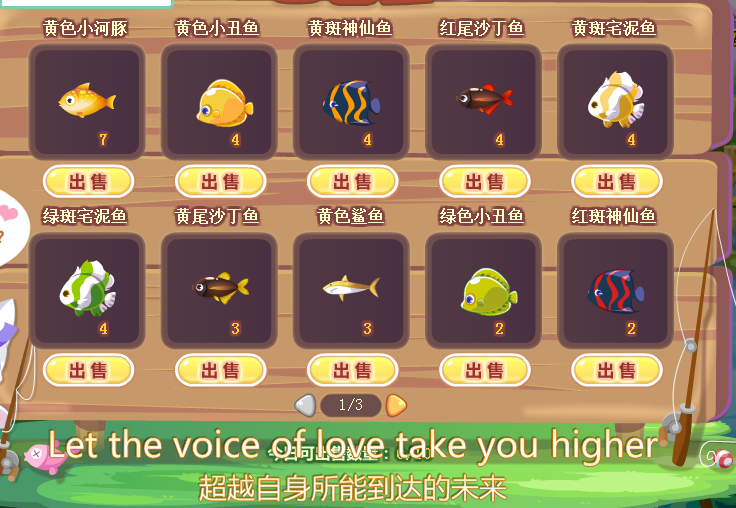
Task: Click 出售 under 黄斑神仙鱼
Action: (x=352, y=181)
